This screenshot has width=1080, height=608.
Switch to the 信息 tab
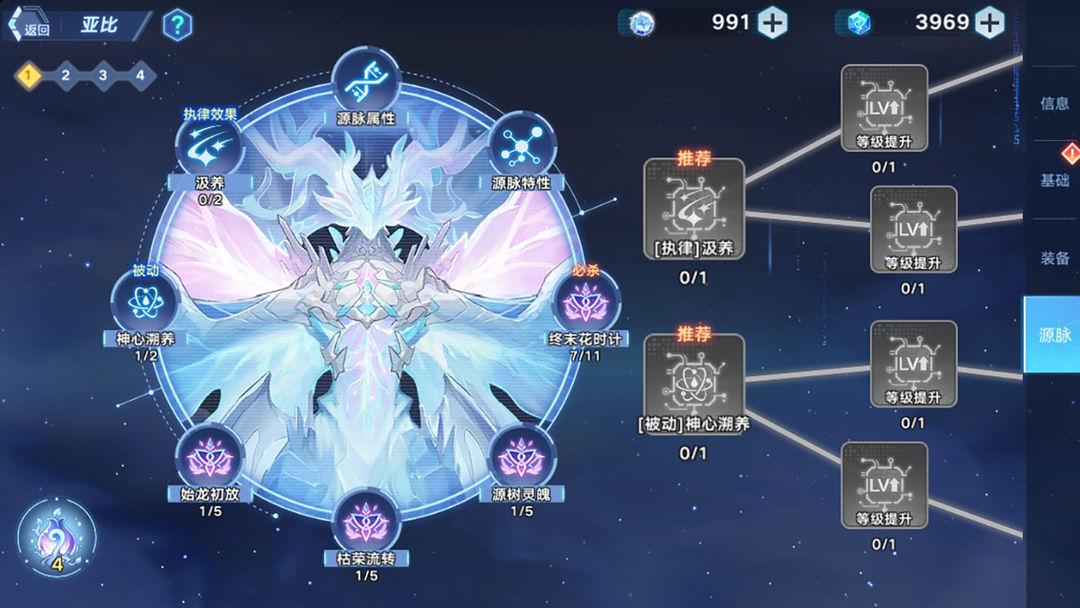click(x=1054, y=103)
